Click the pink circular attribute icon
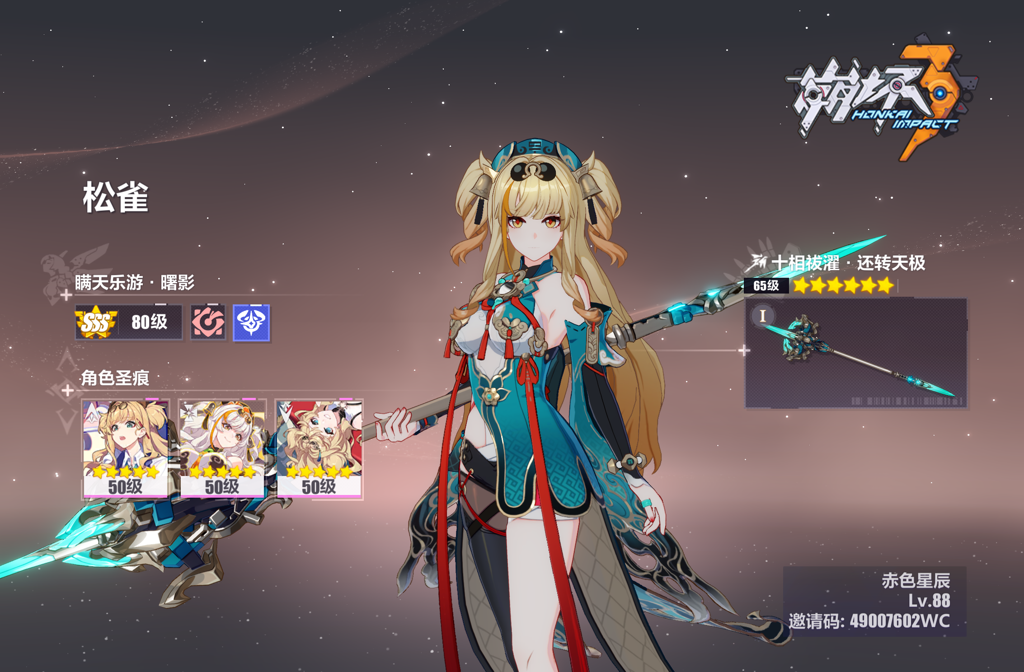This screenshot has height=672, width=1024. click(208, 323)
